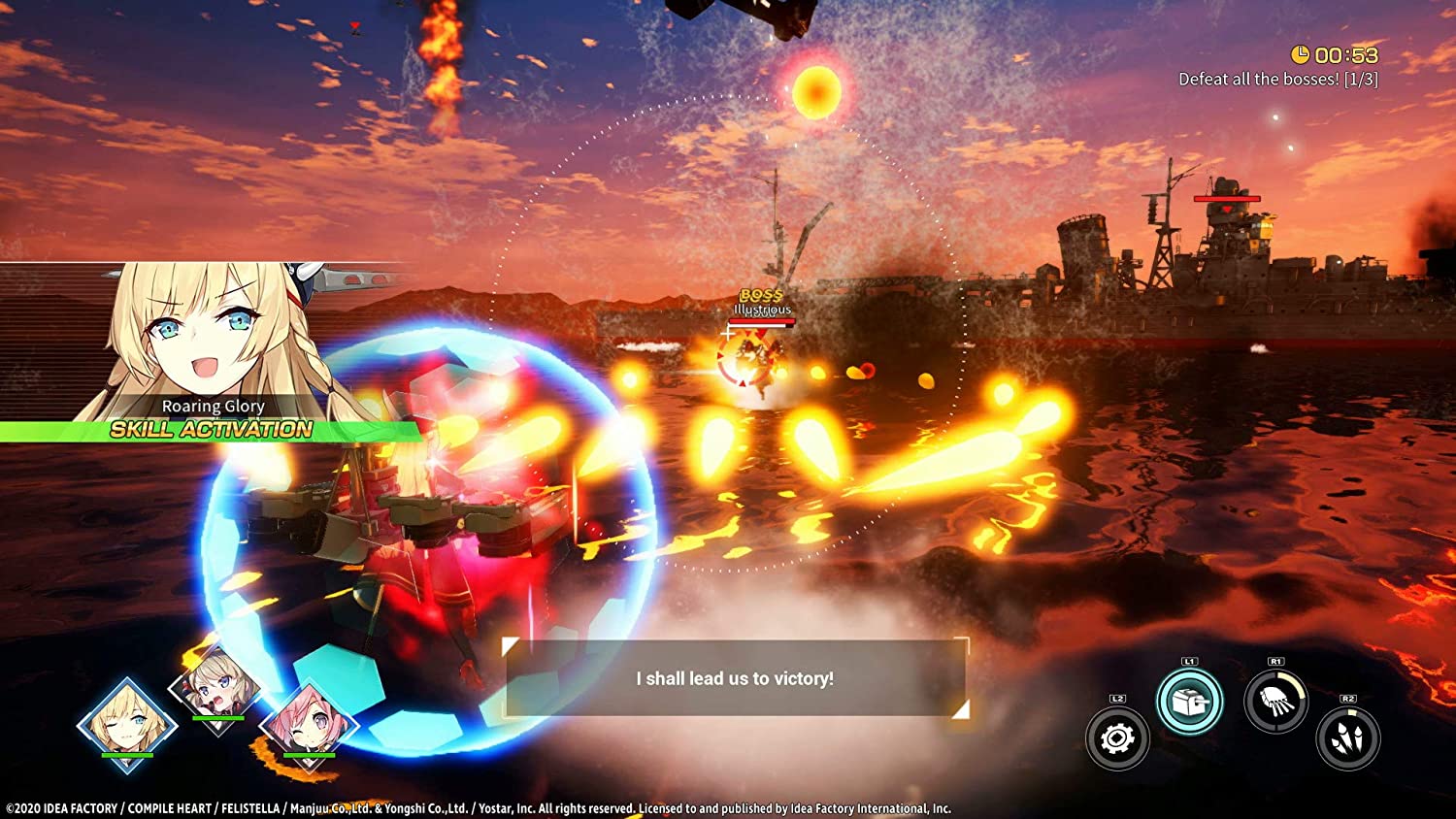Advance the "I shall lead us to victory!" dialogue box
This screenshot has width=1456, height=819.
pos(735,678)
